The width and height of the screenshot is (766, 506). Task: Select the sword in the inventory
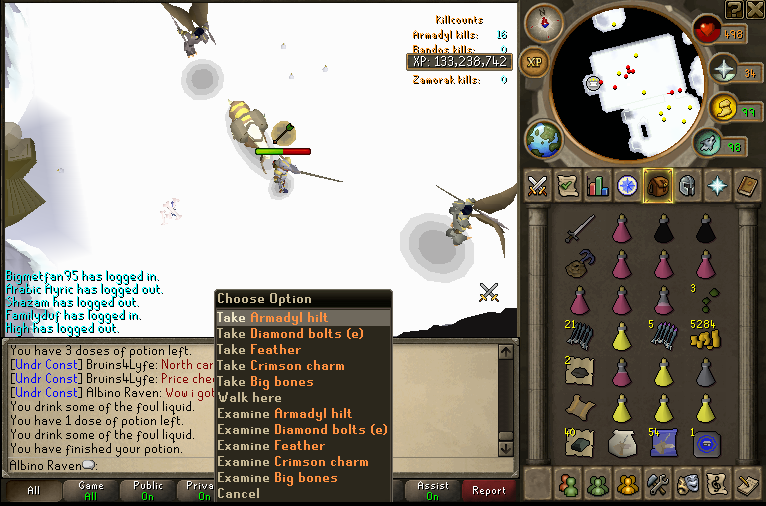(x=579, y=230)
